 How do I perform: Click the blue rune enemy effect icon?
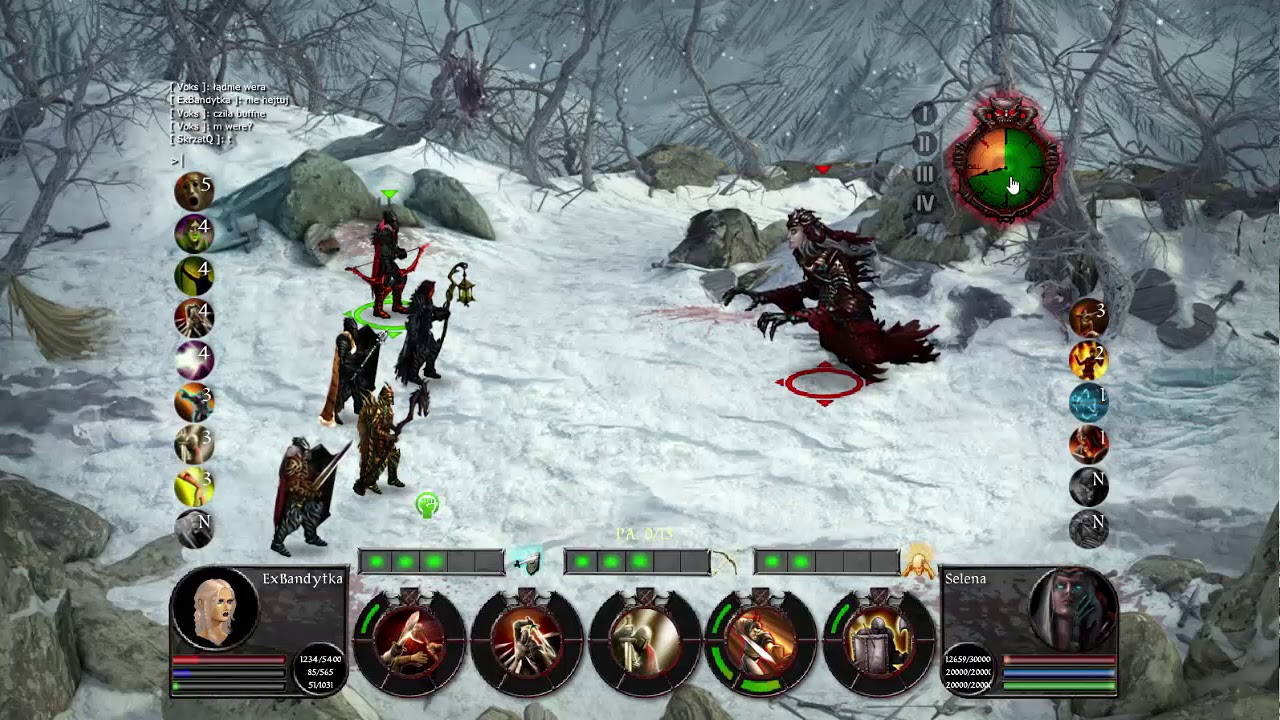pos(1089,402)
